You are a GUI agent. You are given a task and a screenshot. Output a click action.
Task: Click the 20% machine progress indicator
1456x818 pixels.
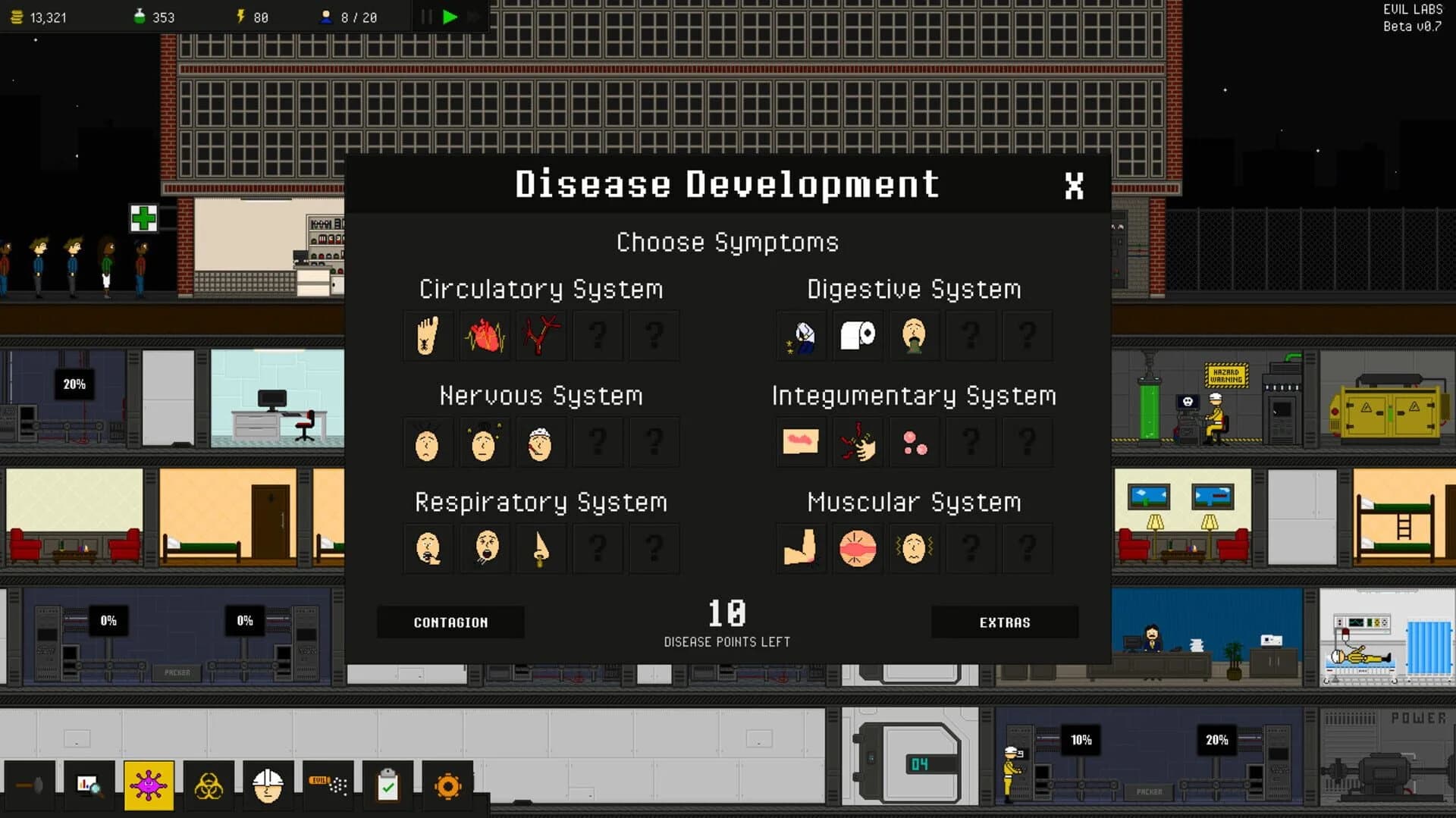pos(74,384)
